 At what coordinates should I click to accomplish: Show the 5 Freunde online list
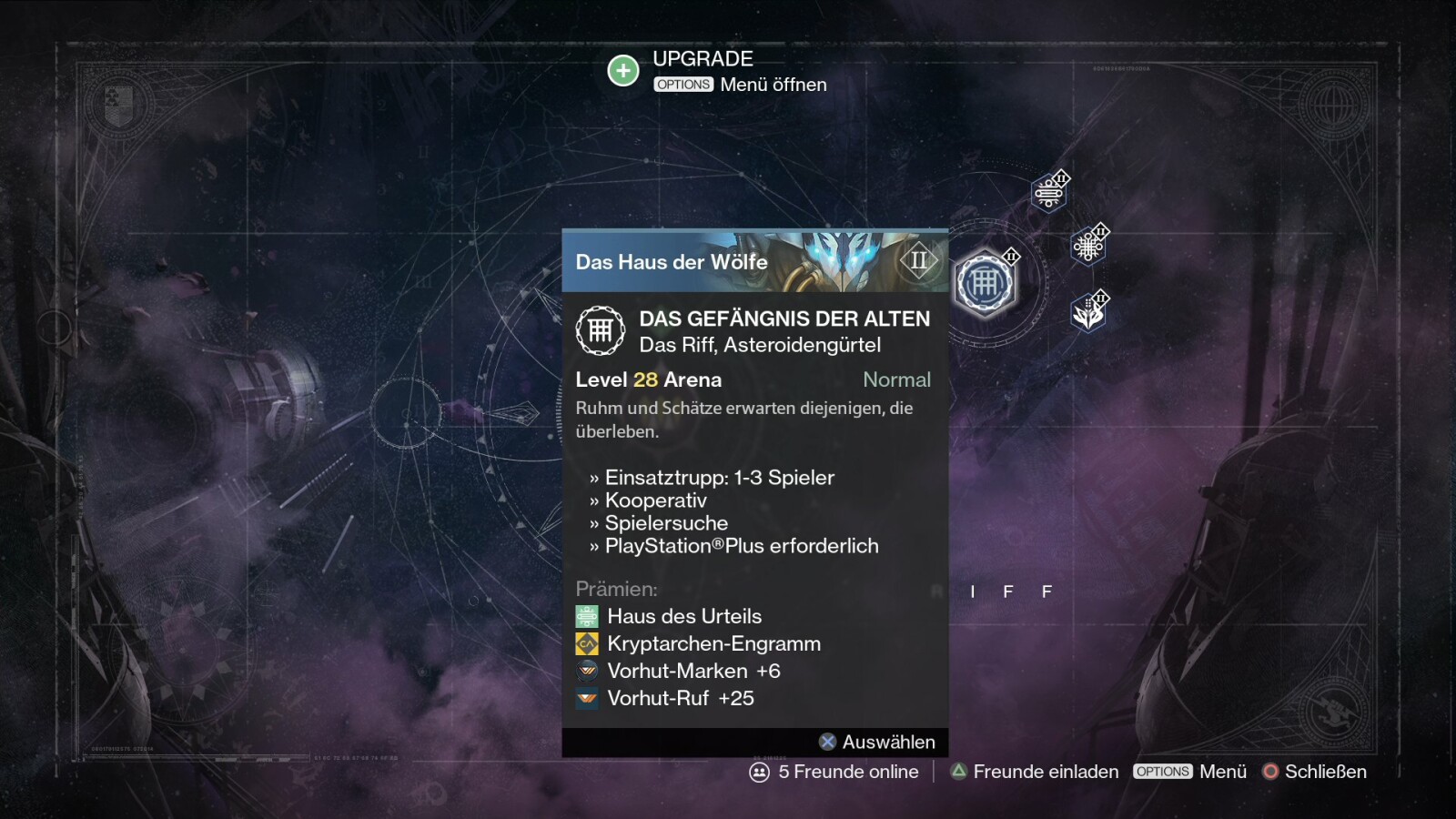(x=834, y=772)
